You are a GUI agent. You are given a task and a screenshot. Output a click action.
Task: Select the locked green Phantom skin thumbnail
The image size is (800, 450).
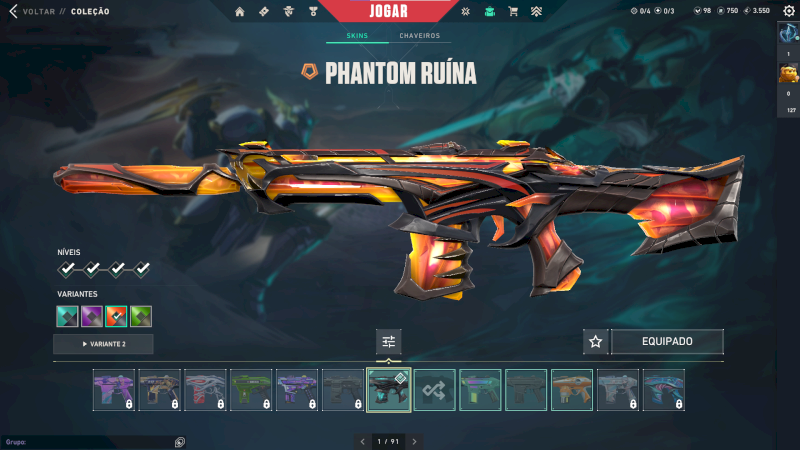point(251,390)
